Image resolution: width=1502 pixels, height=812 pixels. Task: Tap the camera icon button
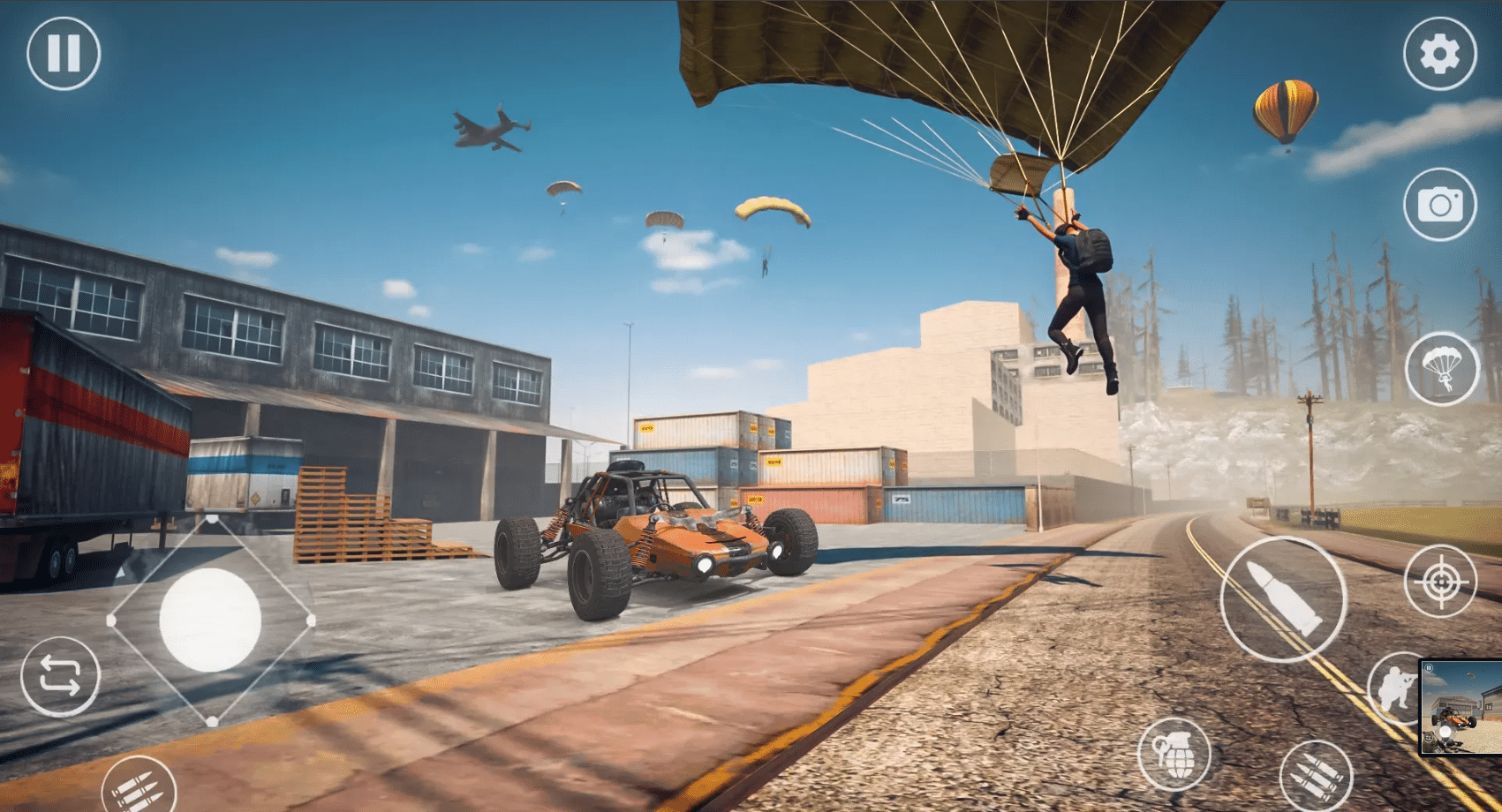coord(1439,205)
